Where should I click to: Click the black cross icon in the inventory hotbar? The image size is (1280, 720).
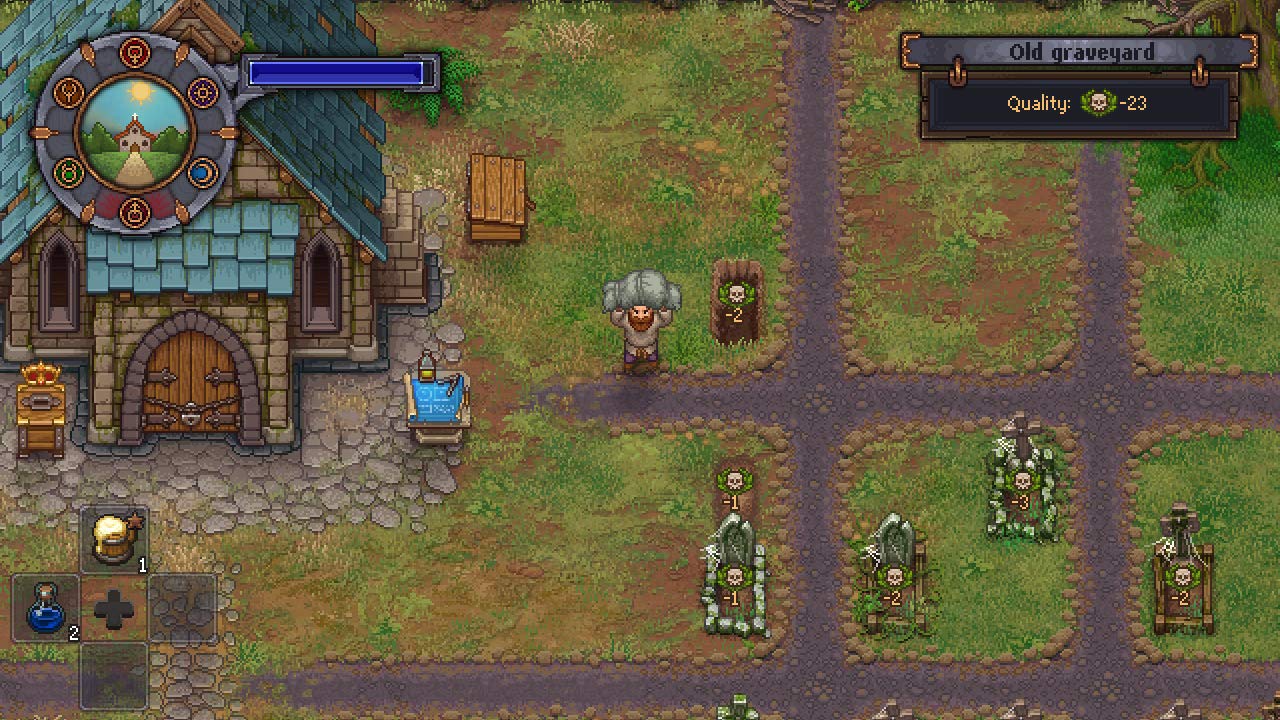112,608
